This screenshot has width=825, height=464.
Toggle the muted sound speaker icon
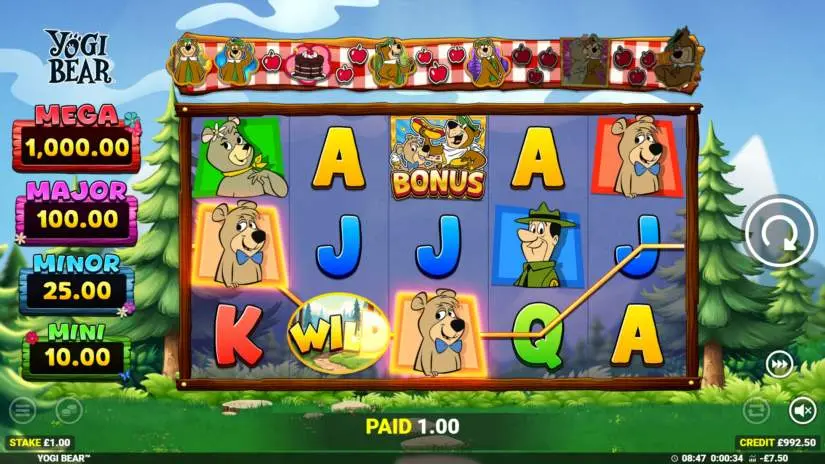tap(802, 408)
